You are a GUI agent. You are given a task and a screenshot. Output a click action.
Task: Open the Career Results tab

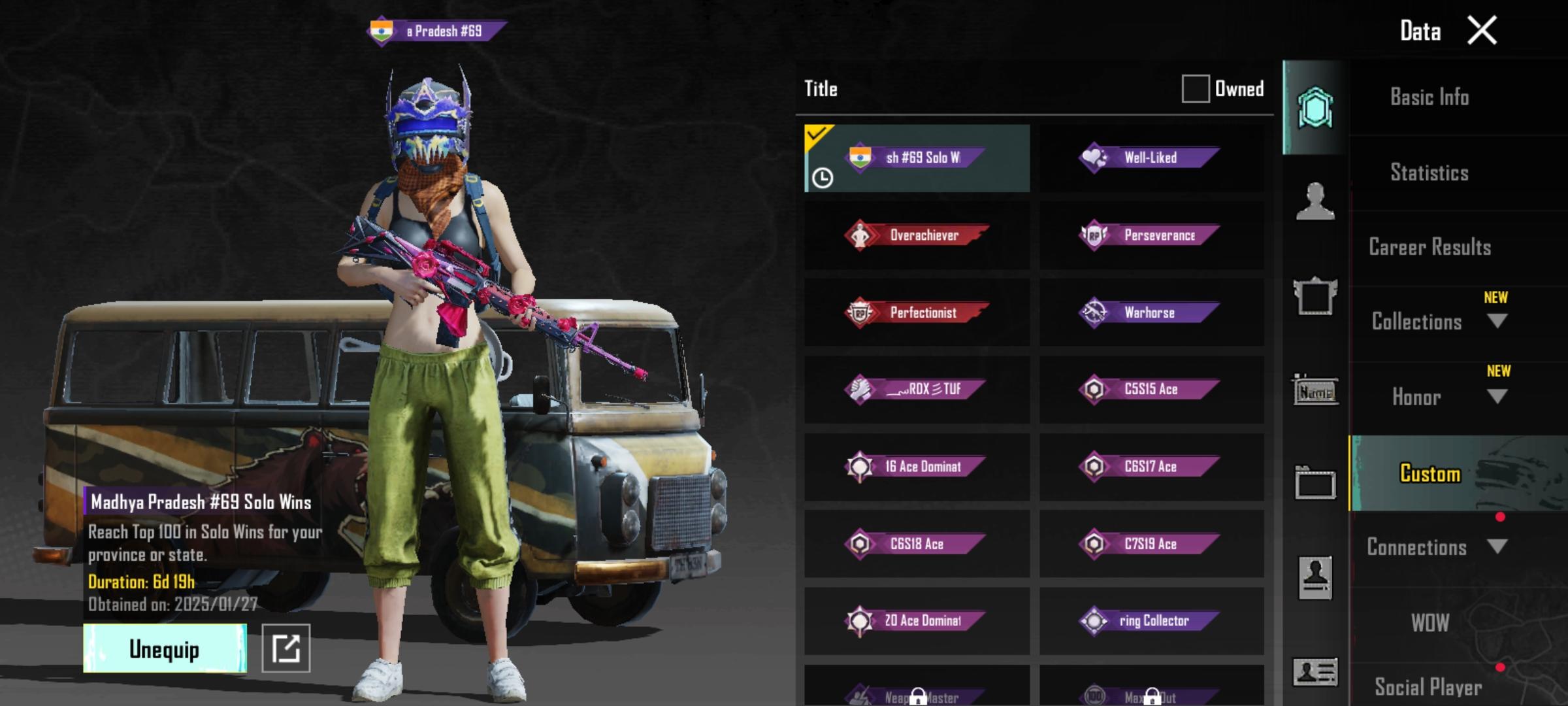coord(1429,247)
